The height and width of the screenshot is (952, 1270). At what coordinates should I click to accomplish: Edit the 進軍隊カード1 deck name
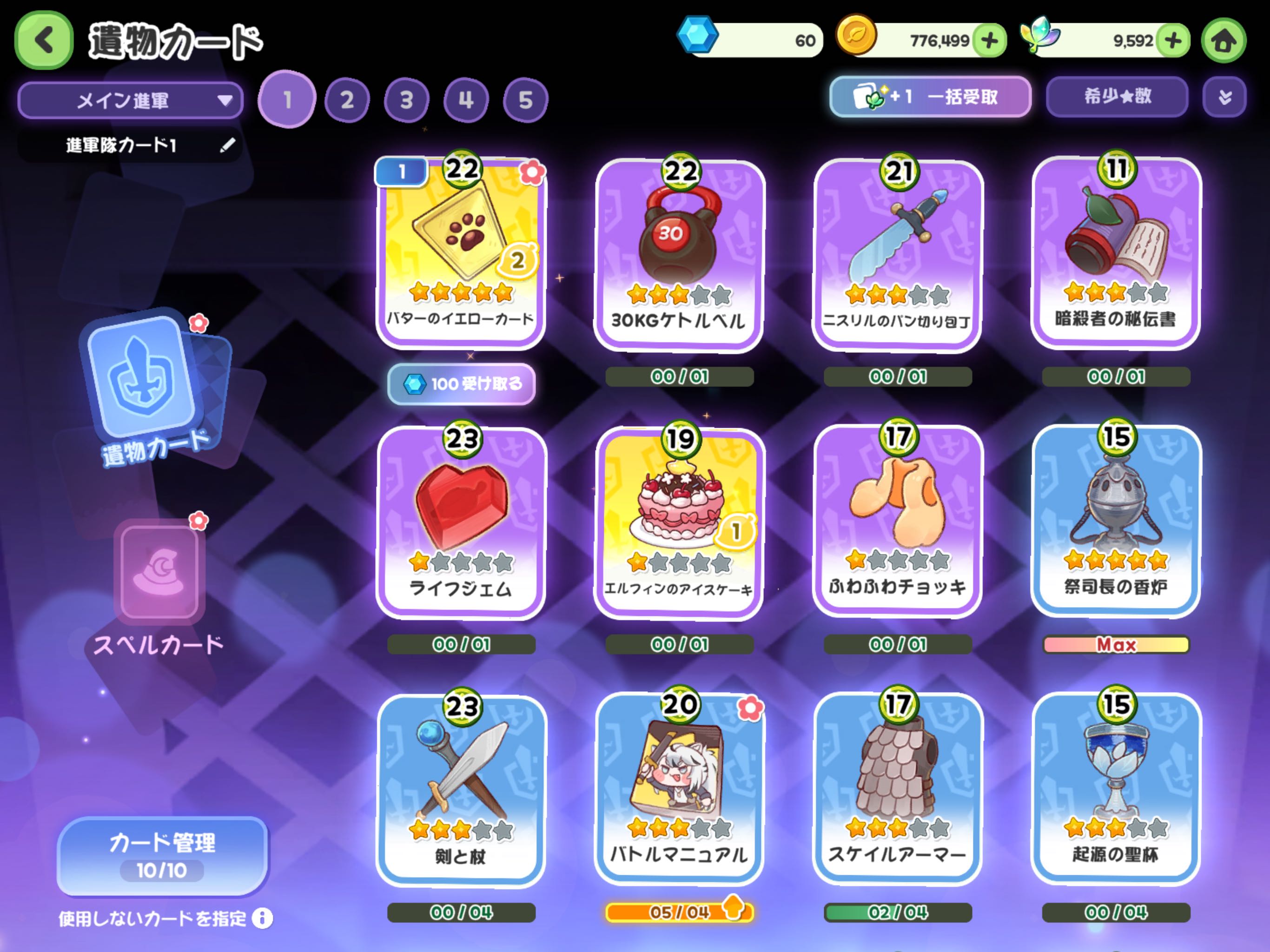[x=227, y=145]
